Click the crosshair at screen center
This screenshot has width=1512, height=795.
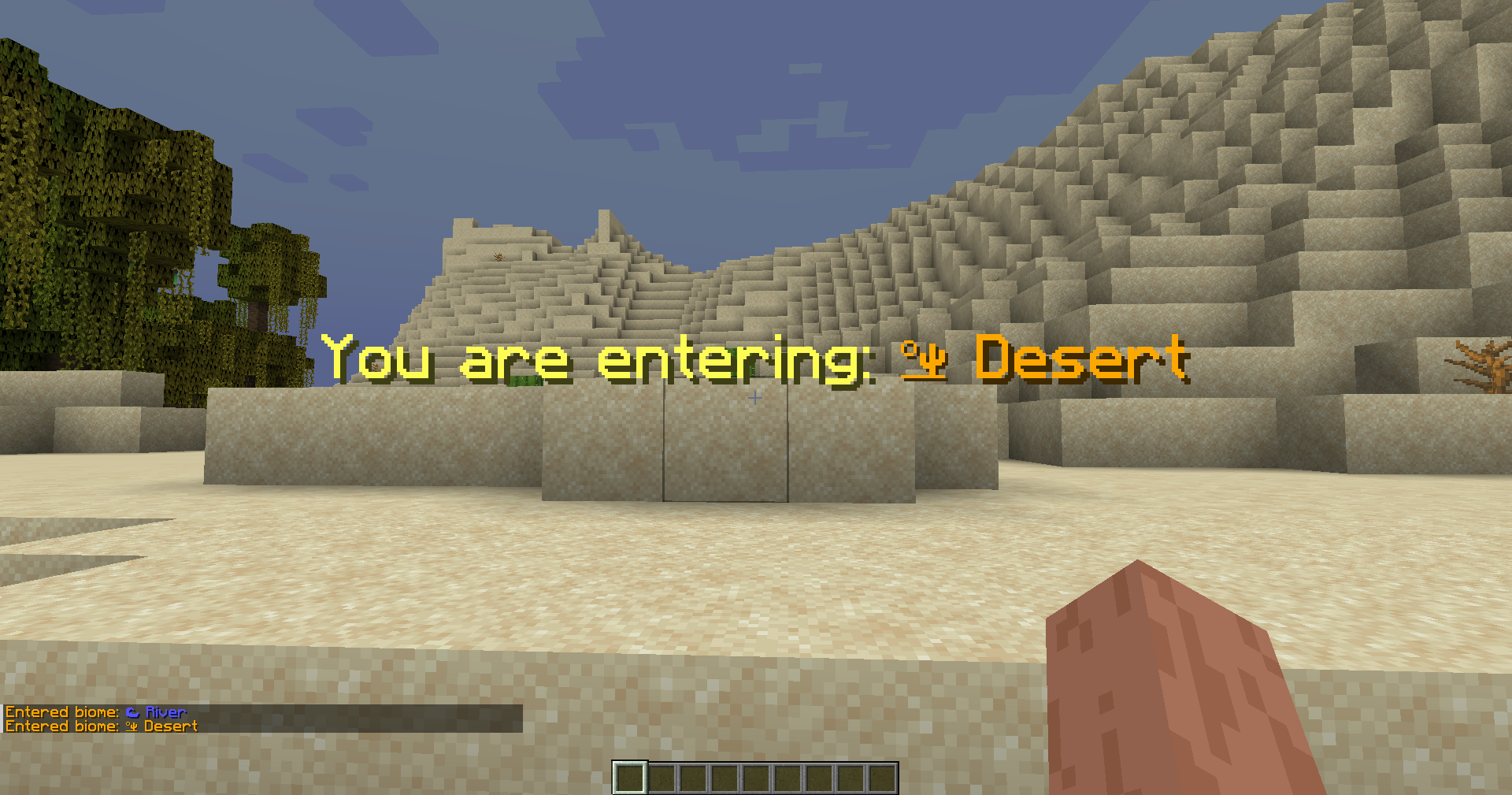(755, 398)
